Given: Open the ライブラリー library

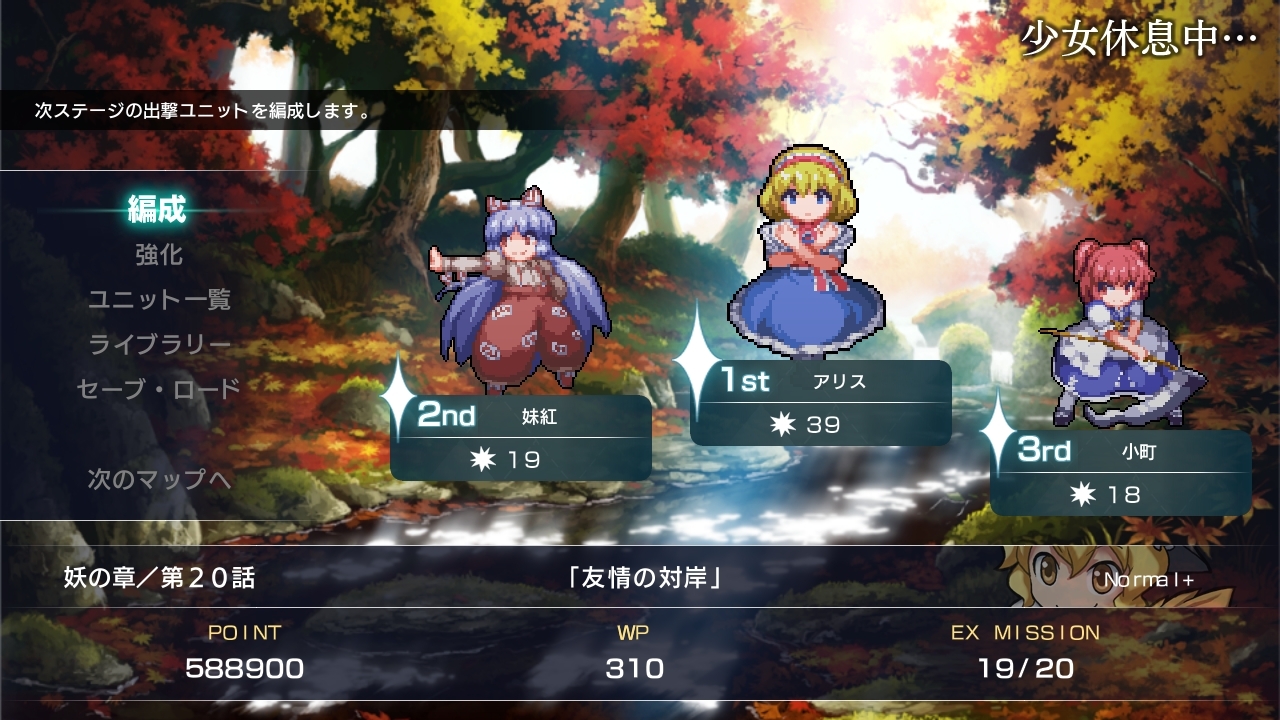Looking at the screenshot, I should [x=159, y=344].
